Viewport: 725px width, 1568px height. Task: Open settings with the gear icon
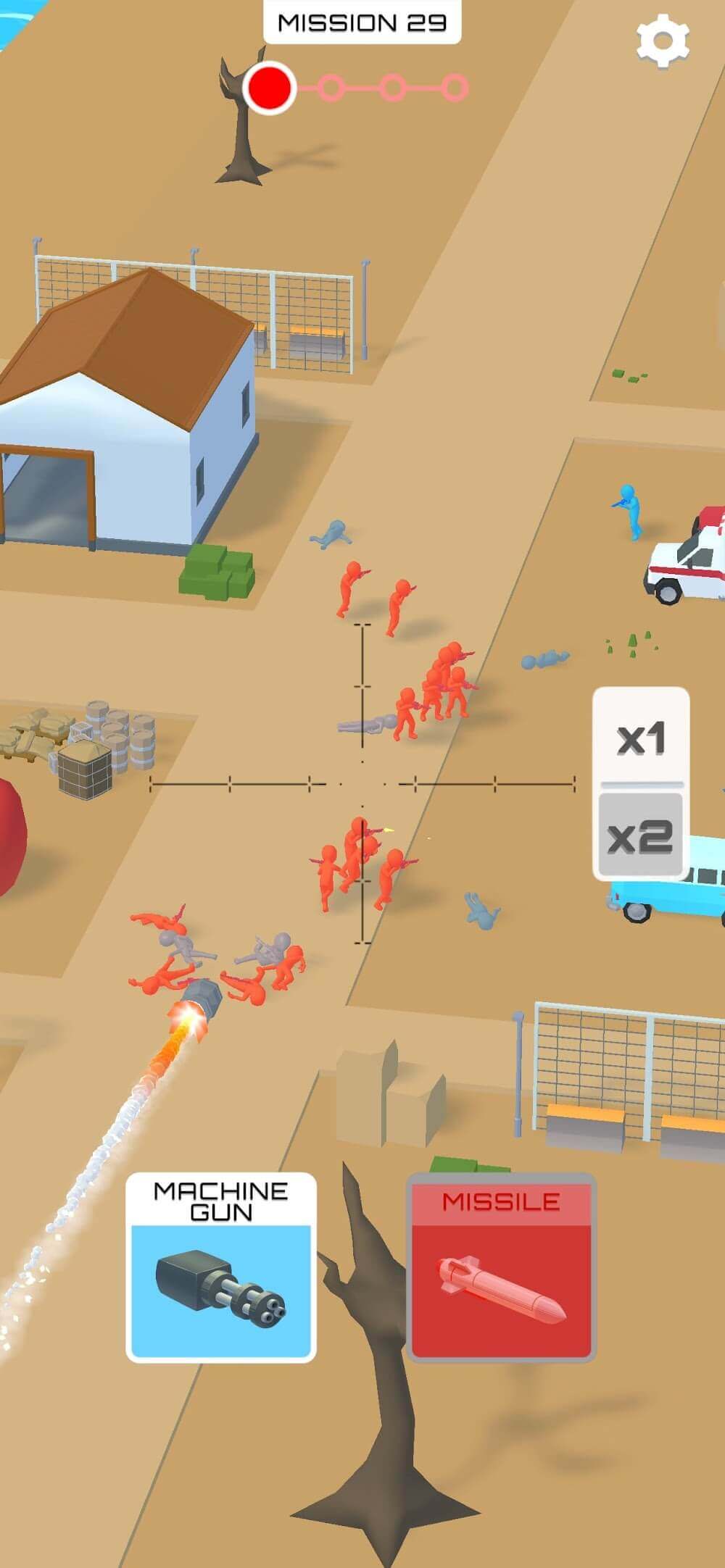pyautogui.click(x=662, y=42)
